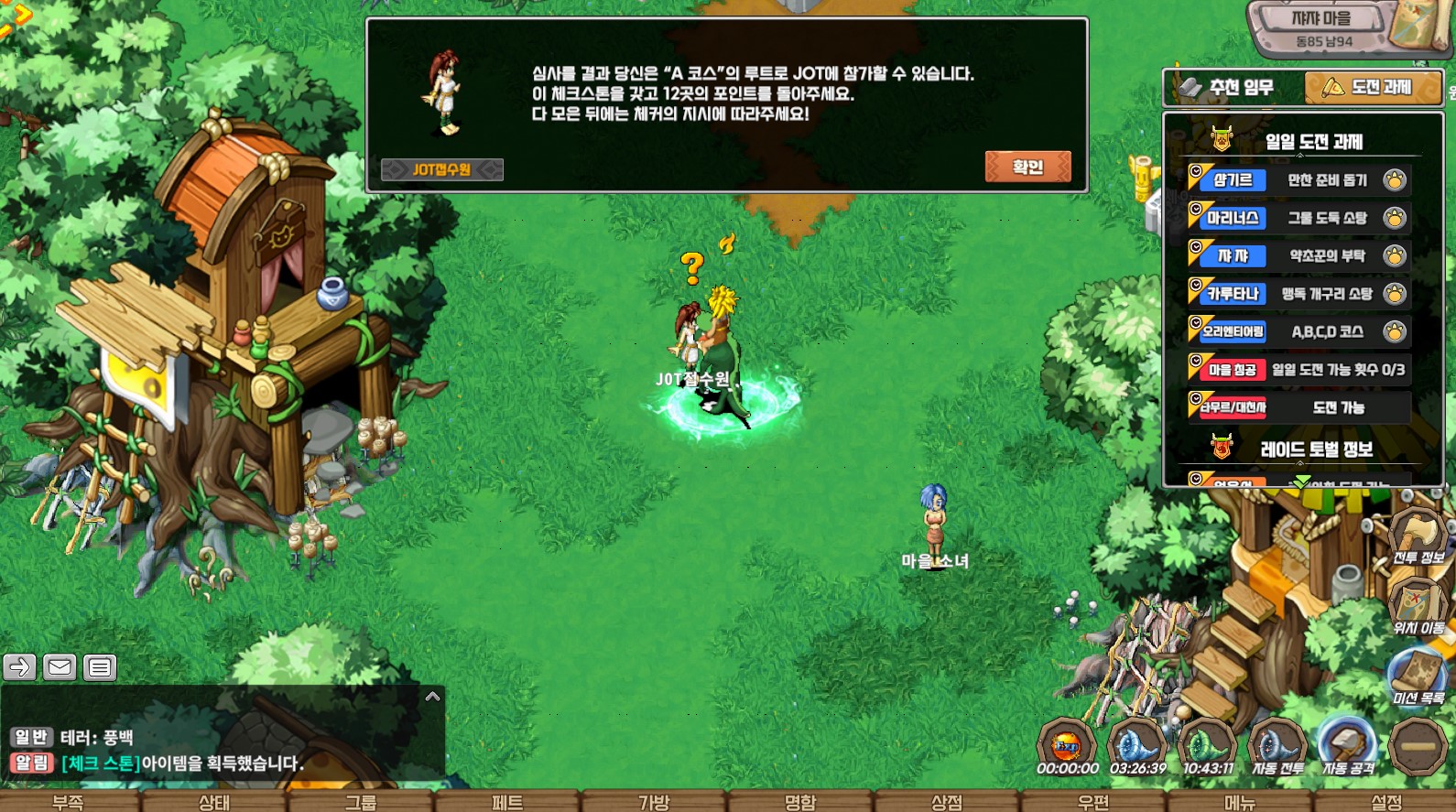Screen dimensions: 1456x812
Task: Open the 오리엔티어링 A,B,C,D 코스 entry
Action: tap(1298, 331)
